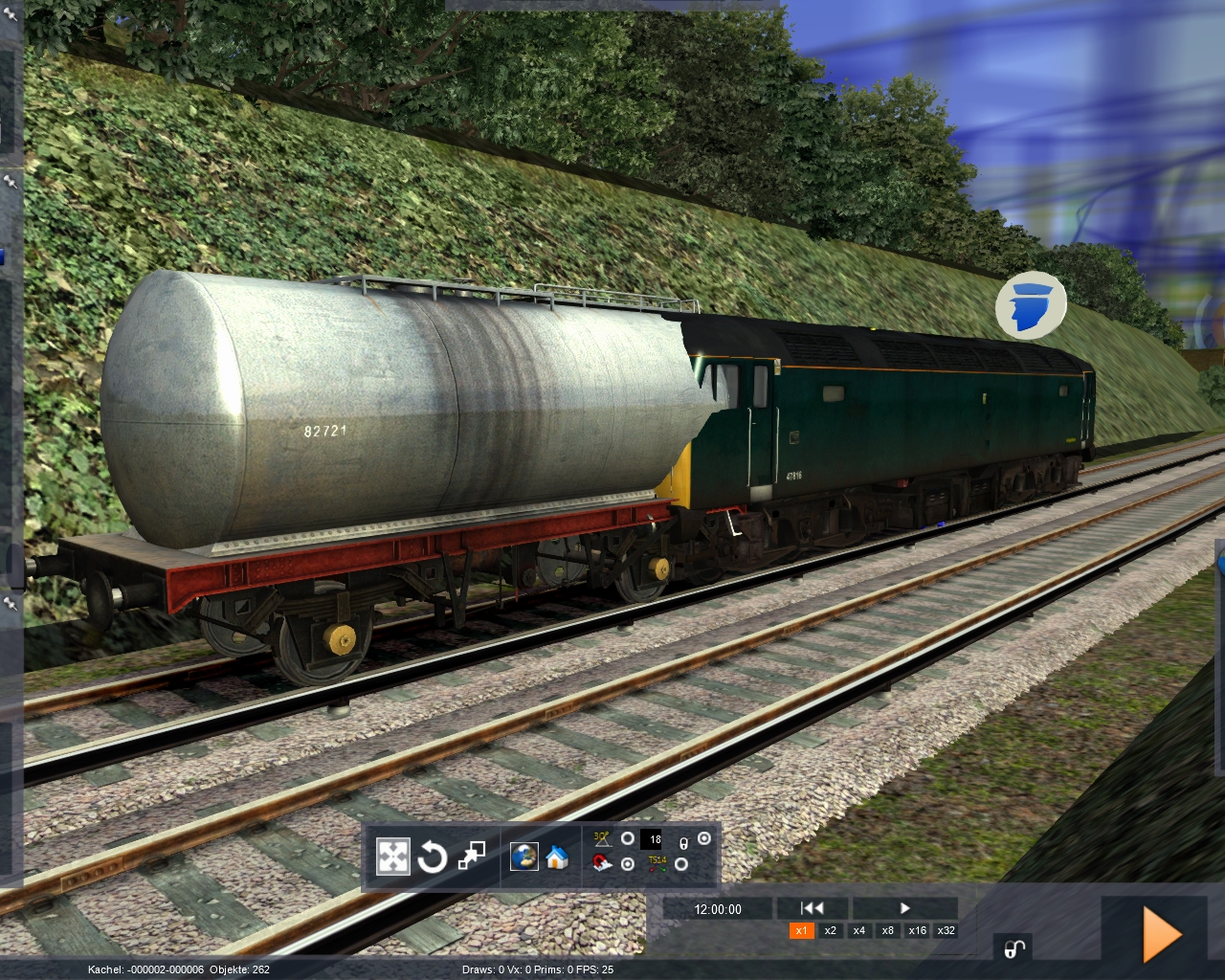Set playback speed to x16

[917, 930]
